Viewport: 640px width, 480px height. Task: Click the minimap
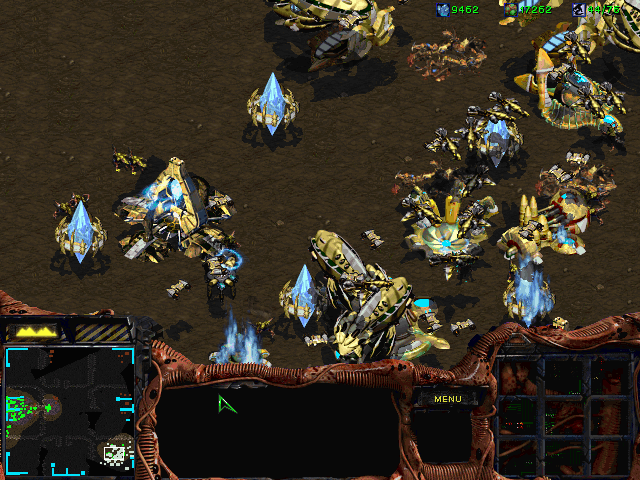[69, 410]
